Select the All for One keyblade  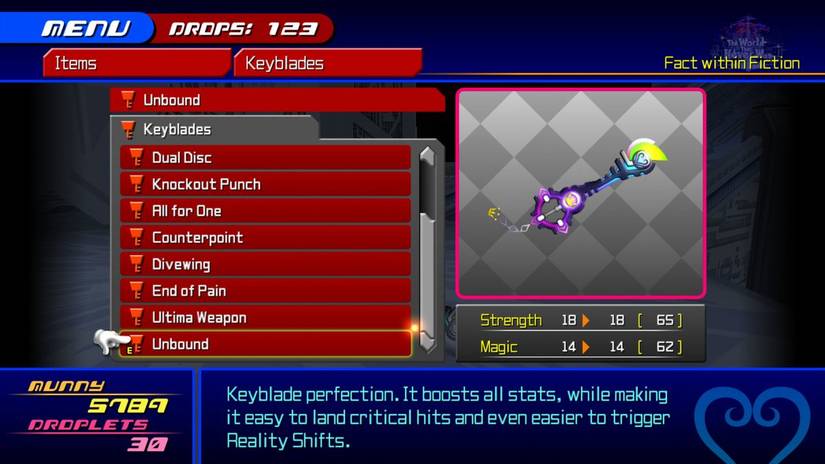[x=265, y=211]
